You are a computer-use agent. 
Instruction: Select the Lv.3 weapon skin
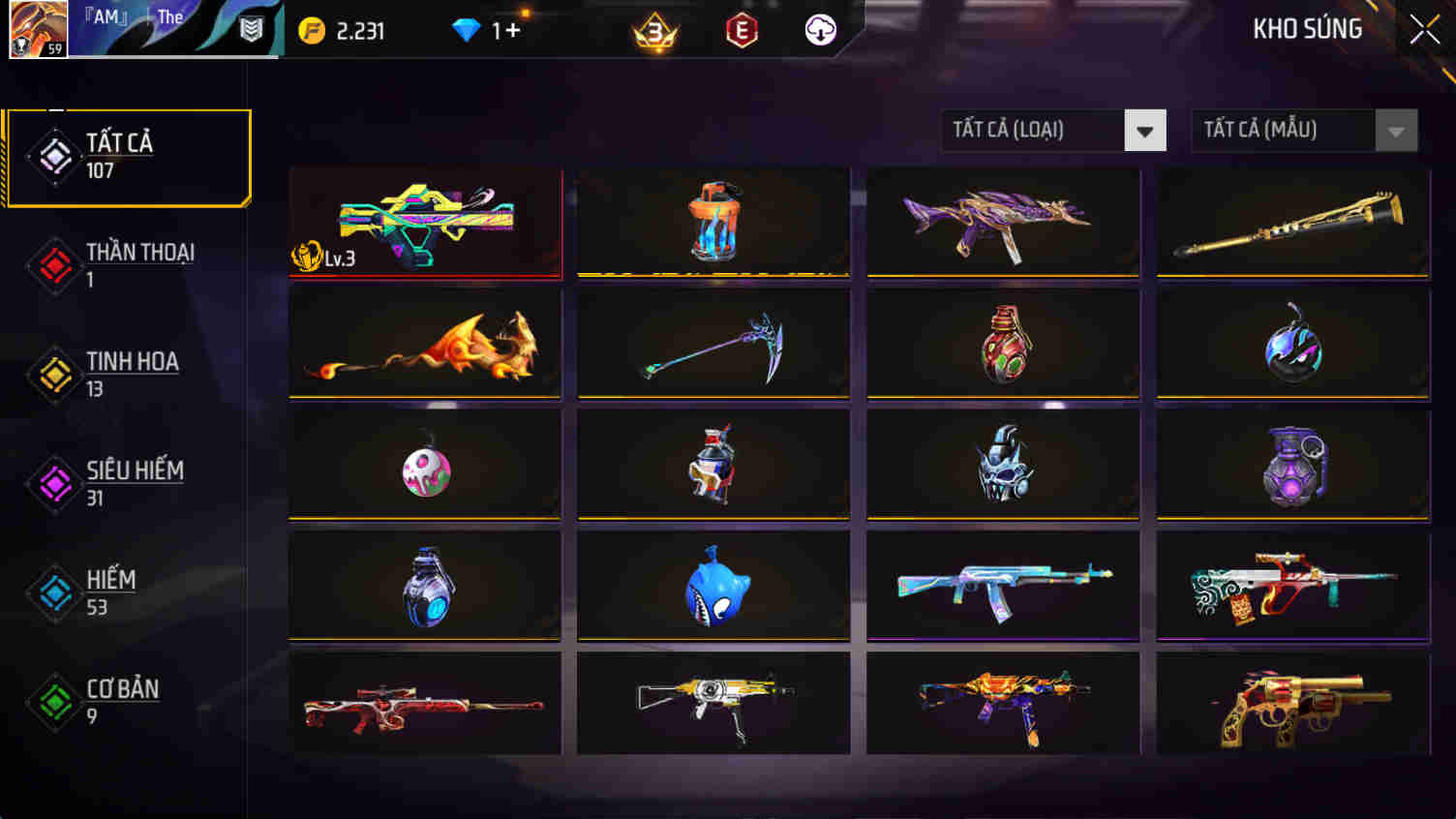pos(424,224)
